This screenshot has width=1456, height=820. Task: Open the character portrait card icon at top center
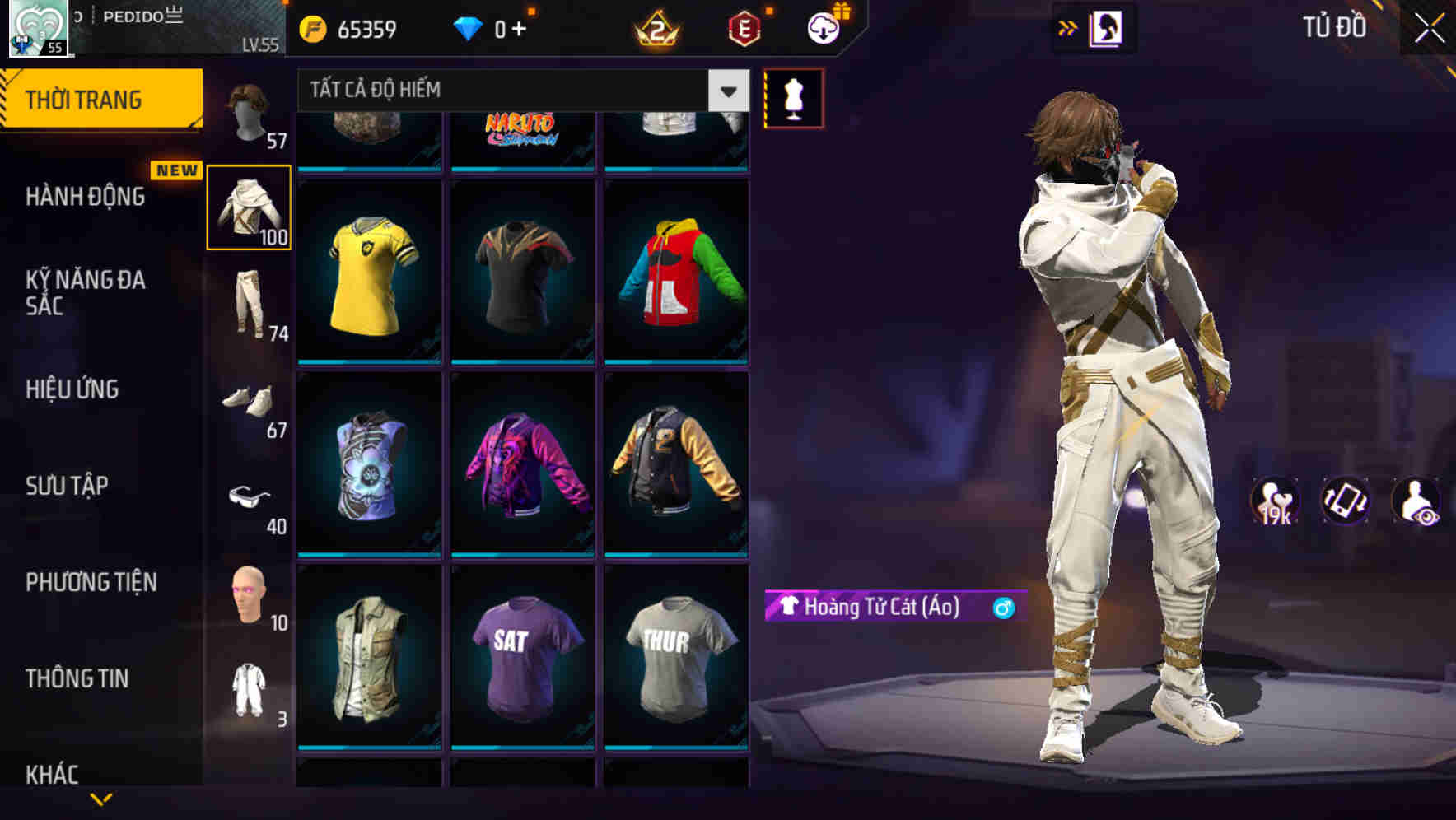1108,28
